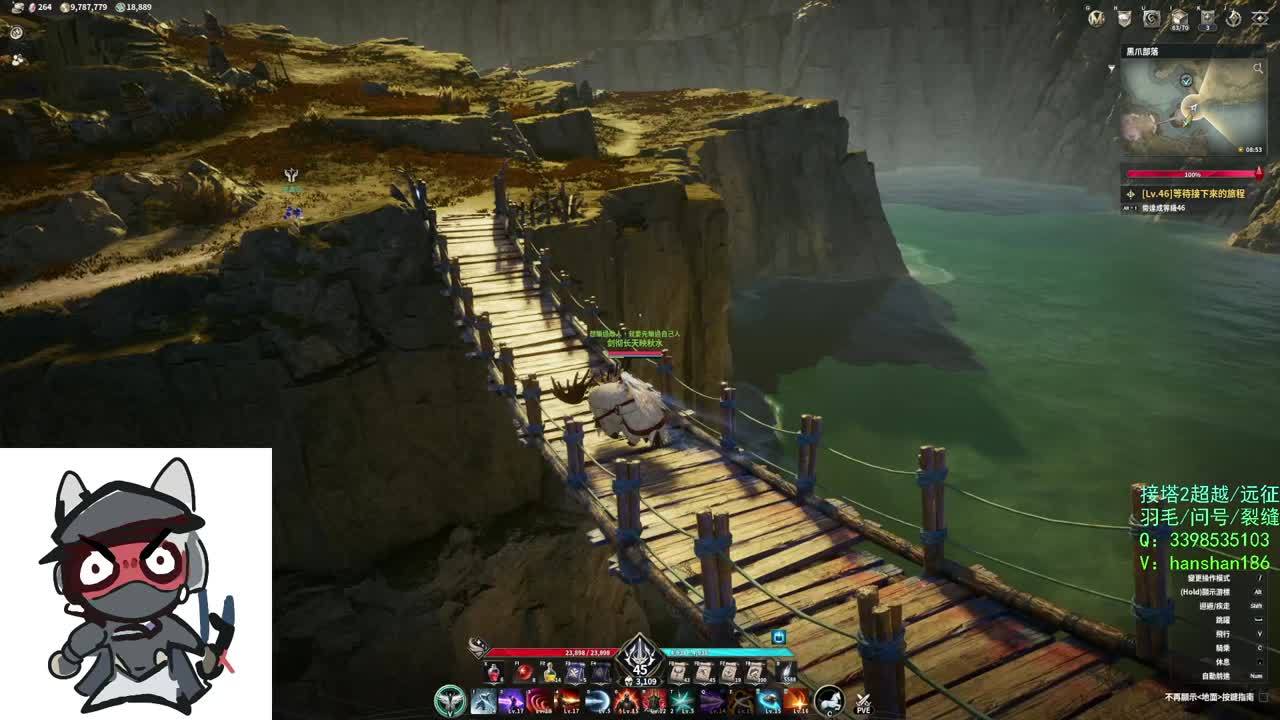Open the gold M main menu icon
Image resolution: width=1280 pixels, height=720 pixels.
tap(1097, 18)
